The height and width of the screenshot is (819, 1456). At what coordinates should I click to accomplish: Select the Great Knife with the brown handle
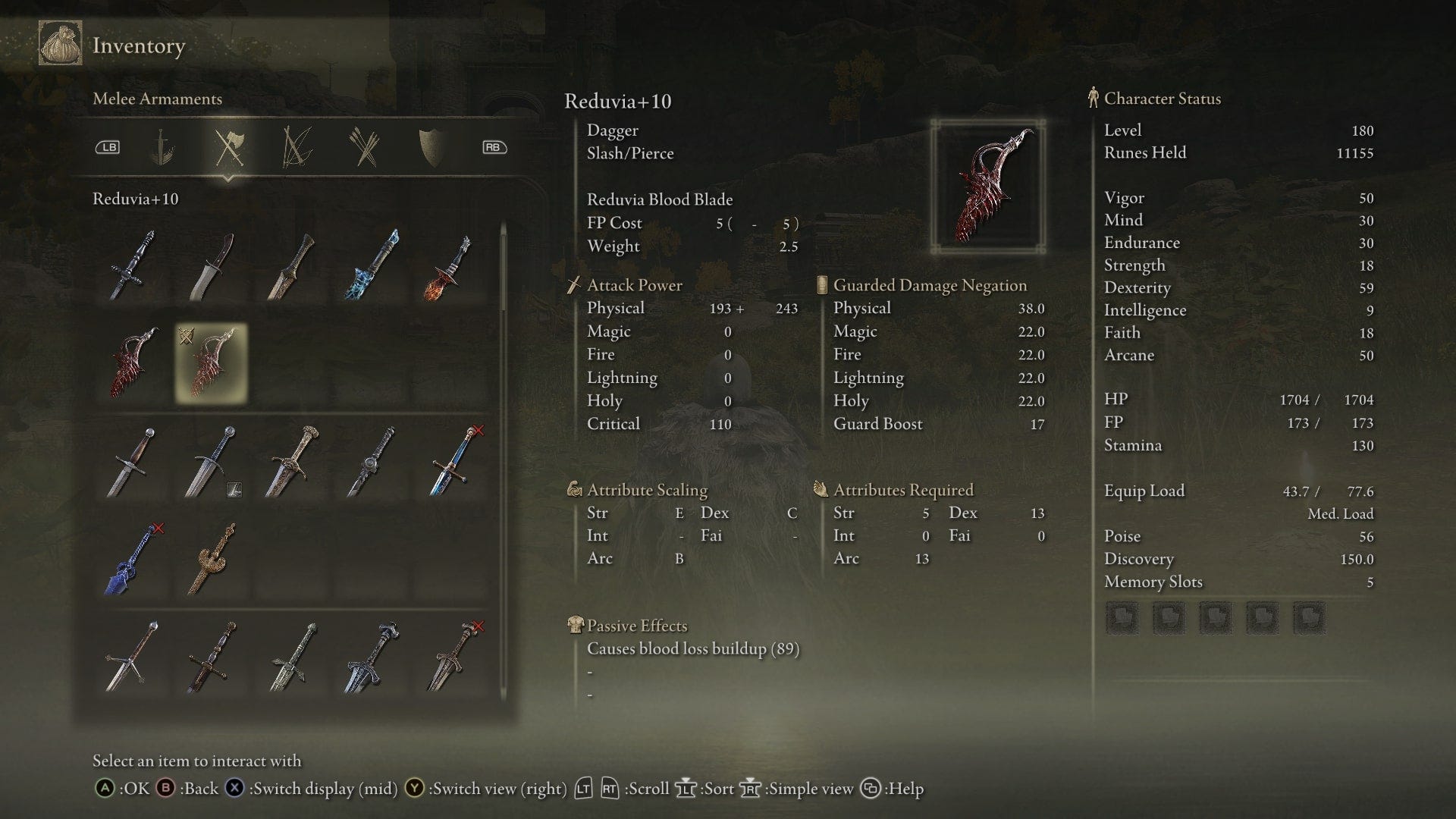pyautogui.click(x=212, y=266)
